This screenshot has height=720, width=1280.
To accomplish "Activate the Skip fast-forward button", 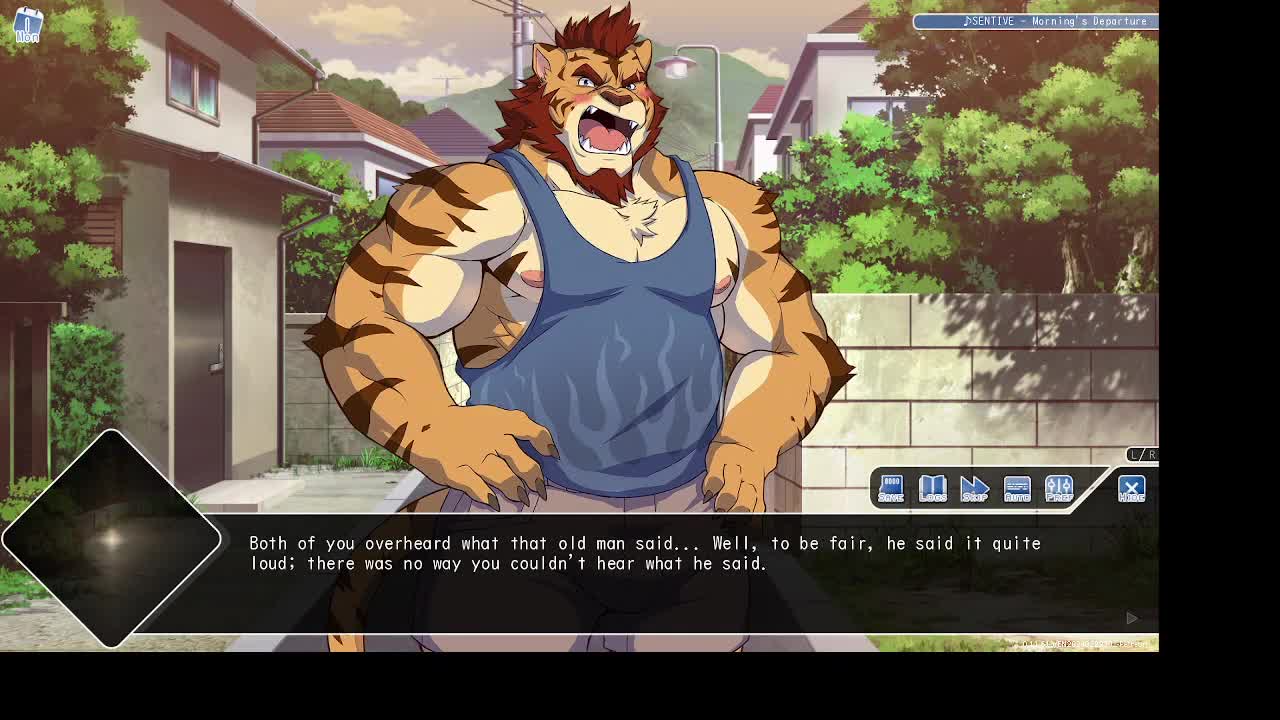I will (974, 488).
